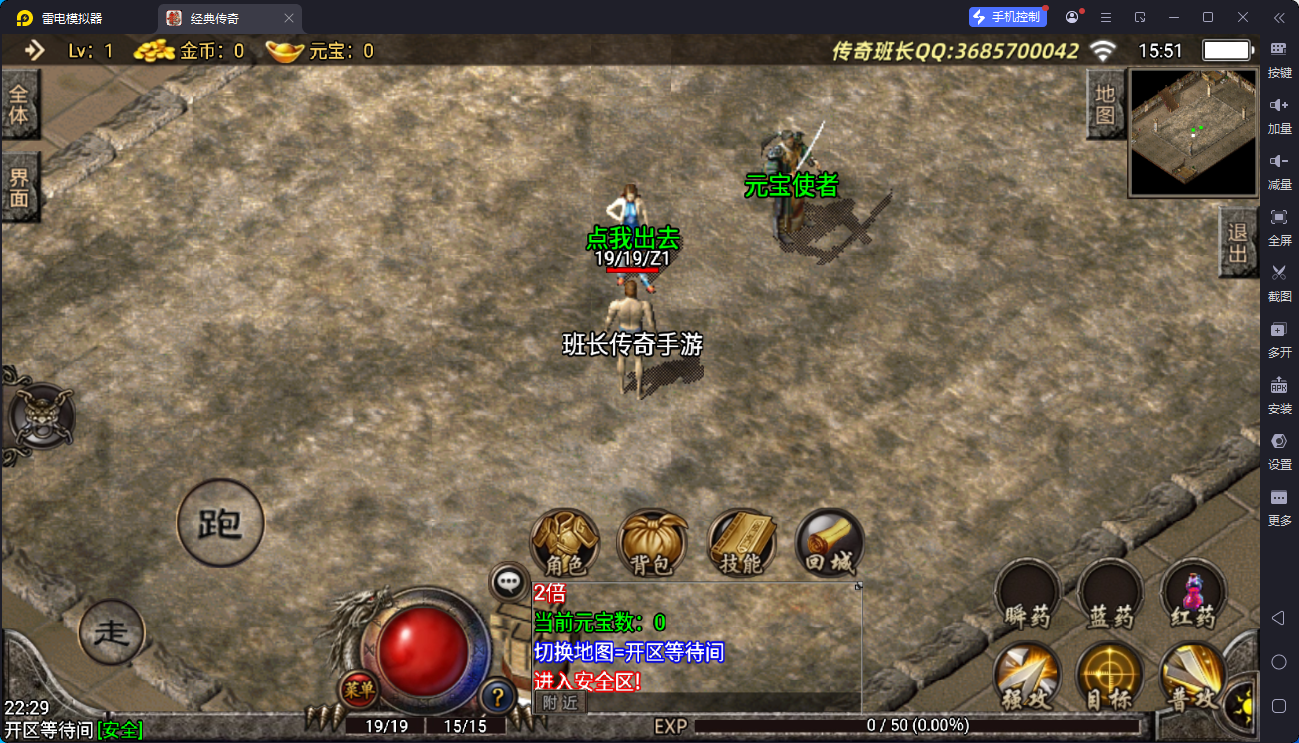Viewport: 1299px width, 743px height.
Task: Activate the 目标 target button
Action: click(x=1109, y=677)
